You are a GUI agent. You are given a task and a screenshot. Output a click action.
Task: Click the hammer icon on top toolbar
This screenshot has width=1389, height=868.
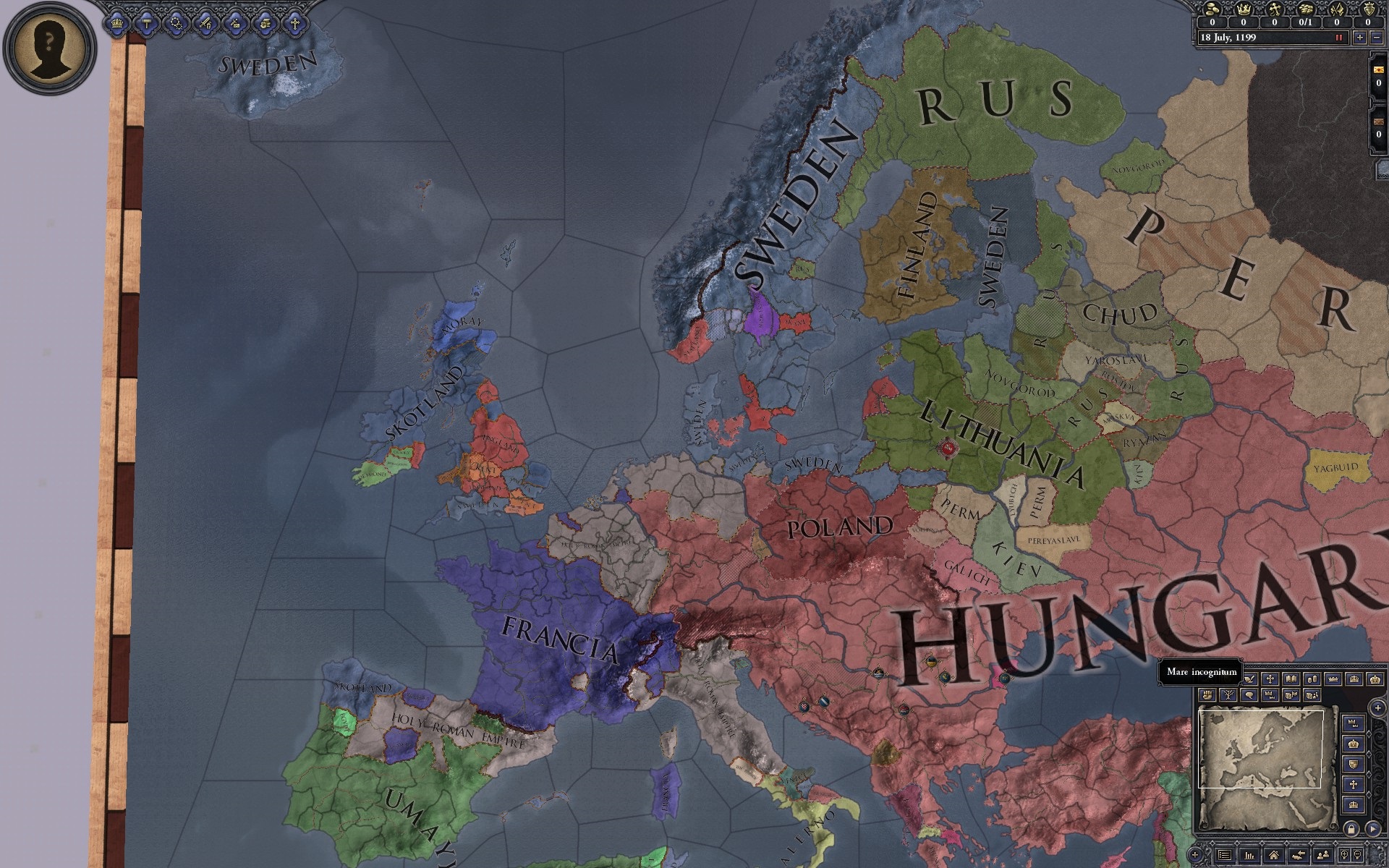tap(147, 24)
